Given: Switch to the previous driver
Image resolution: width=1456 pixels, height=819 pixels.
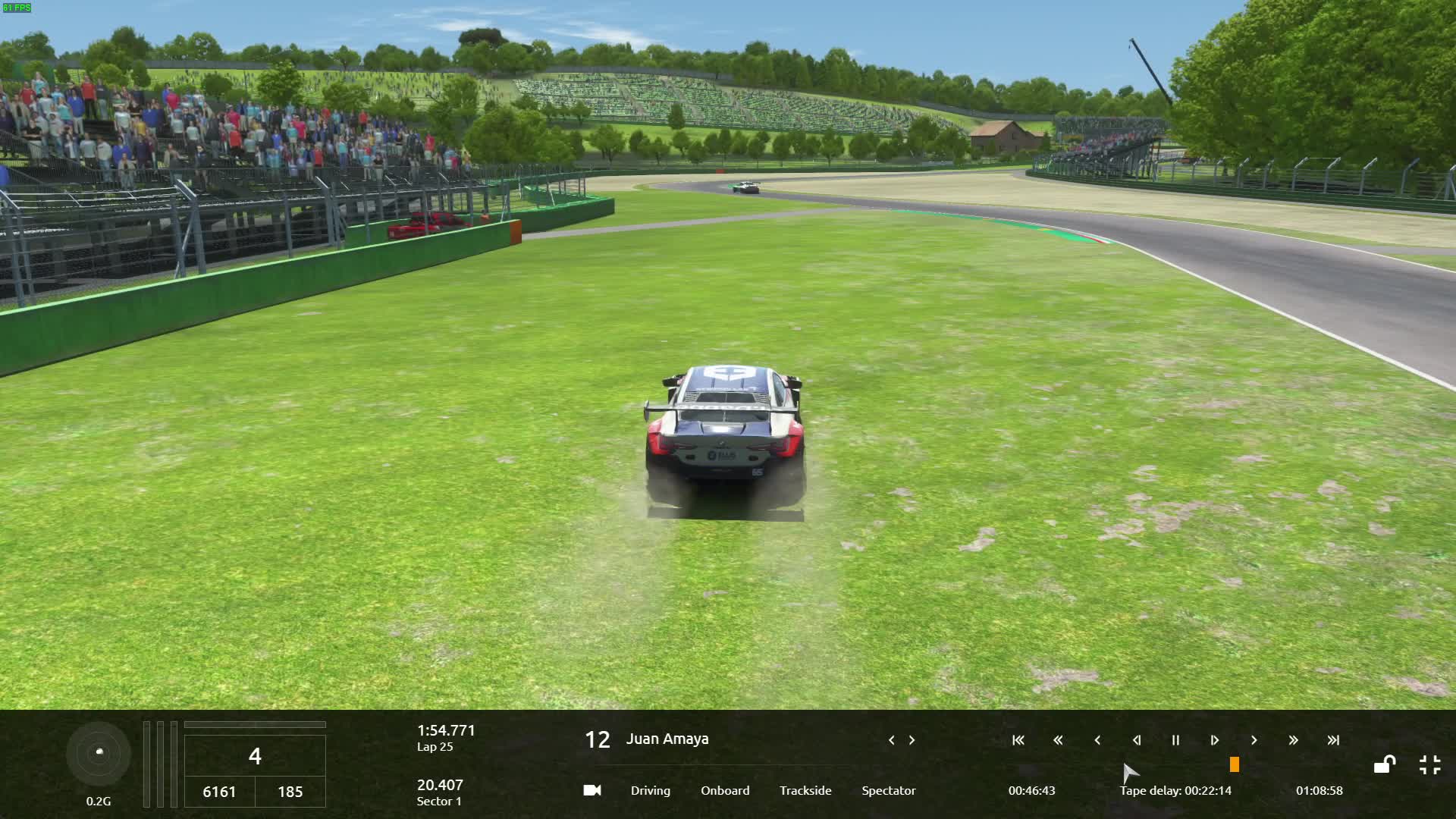Looking at the screenshot, I should pos(891,740).
